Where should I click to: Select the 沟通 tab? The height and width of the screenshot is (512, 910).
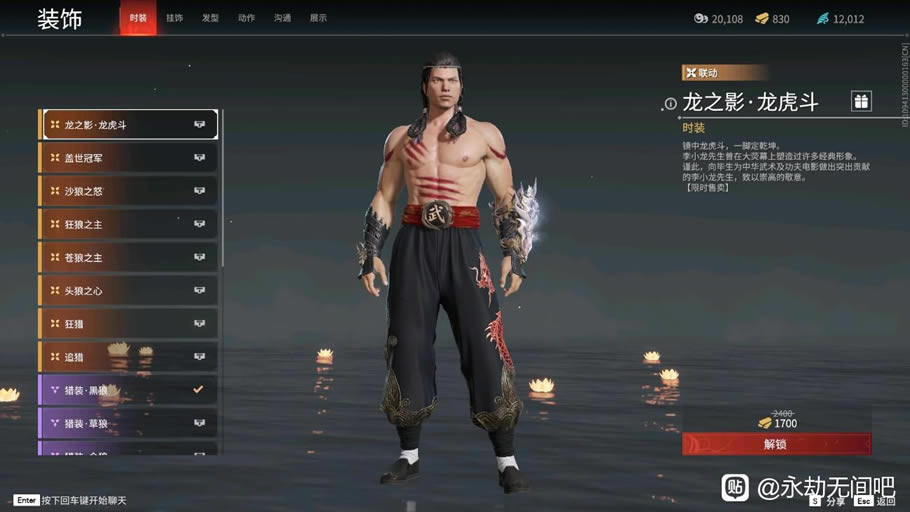pos(282,18)
